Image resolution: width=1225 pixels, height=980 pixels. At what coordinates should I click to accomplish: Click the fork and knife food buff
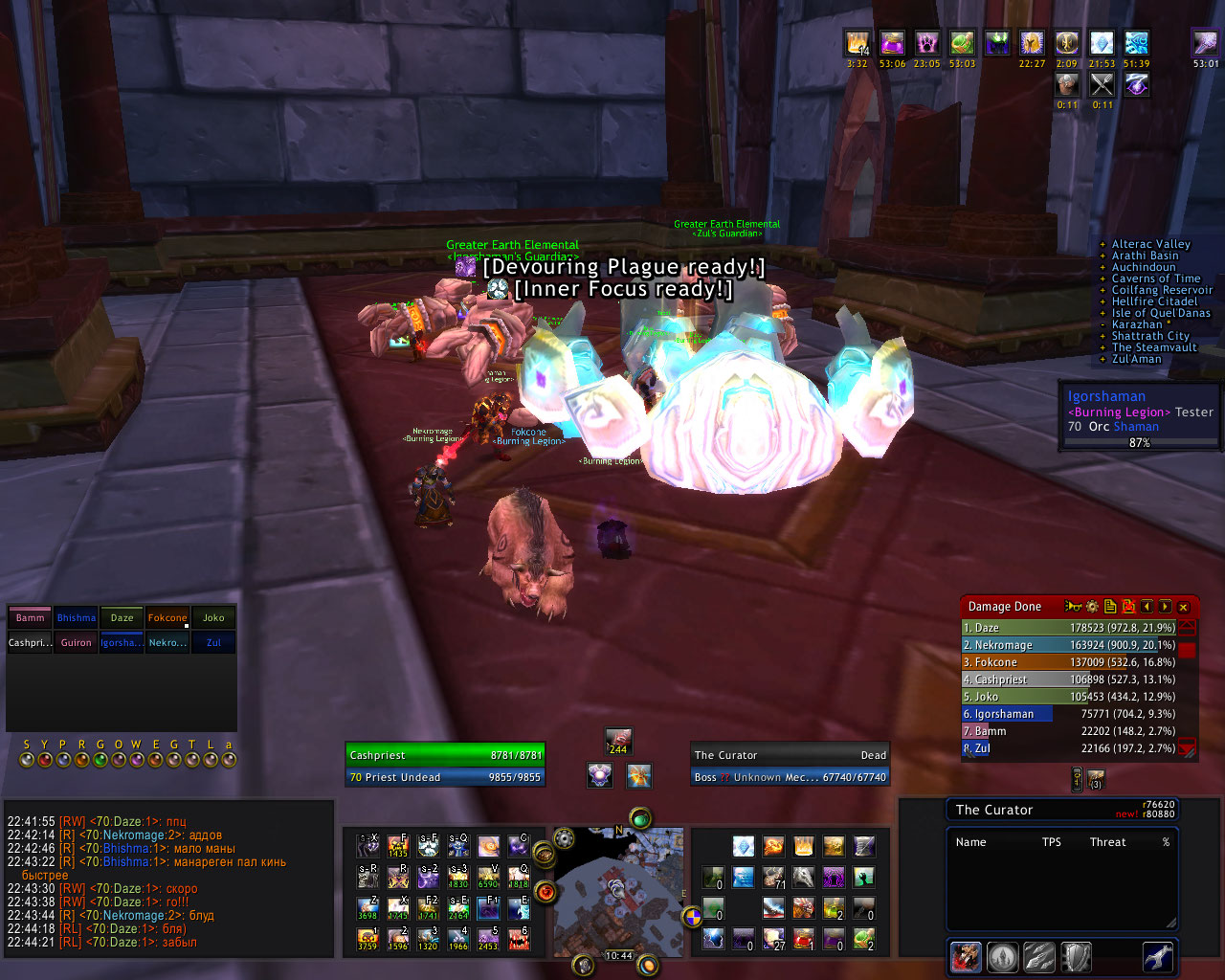[1102, 85]
